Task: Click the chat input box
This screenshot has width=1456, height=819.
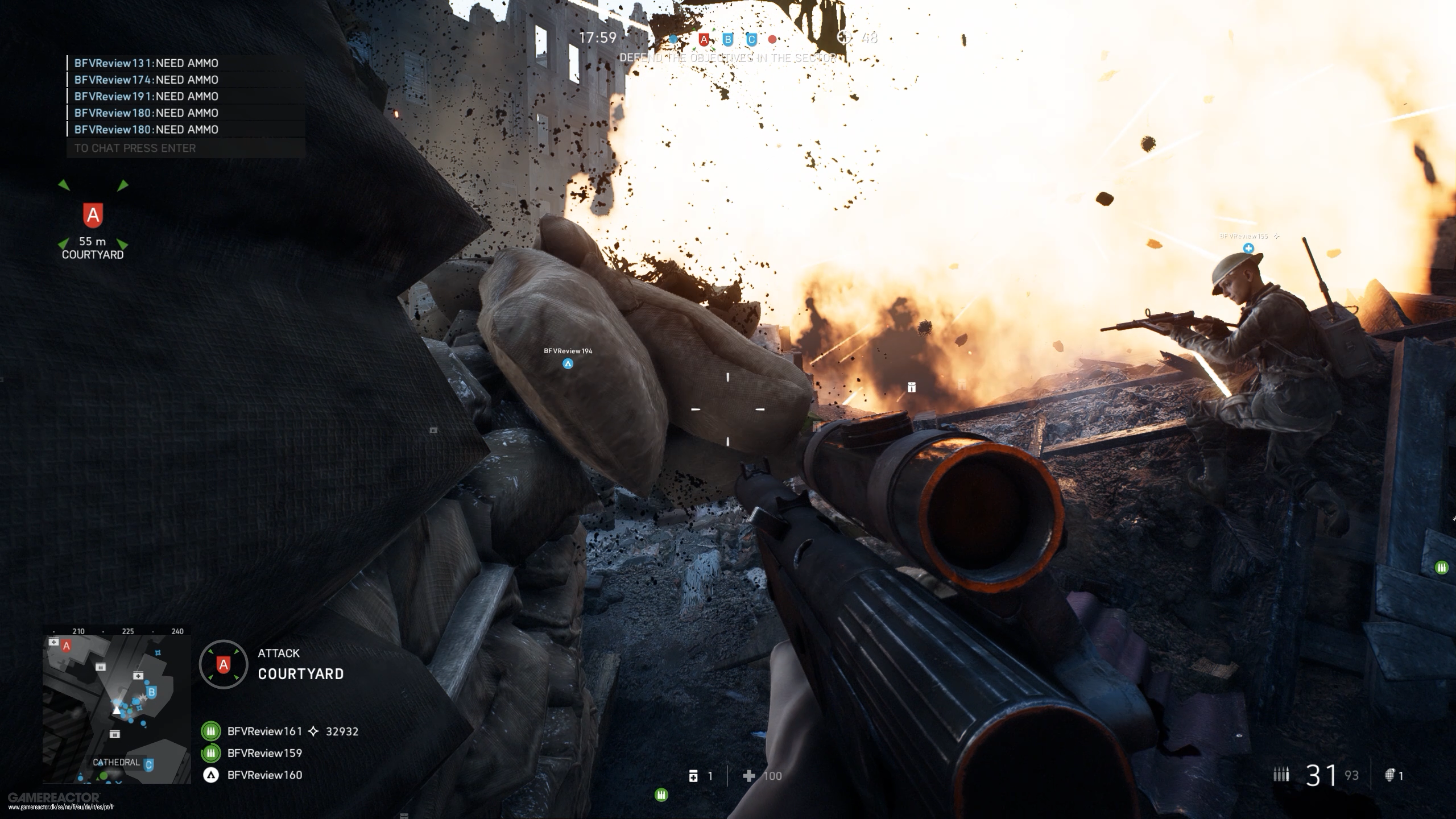Action: [185, 148]
